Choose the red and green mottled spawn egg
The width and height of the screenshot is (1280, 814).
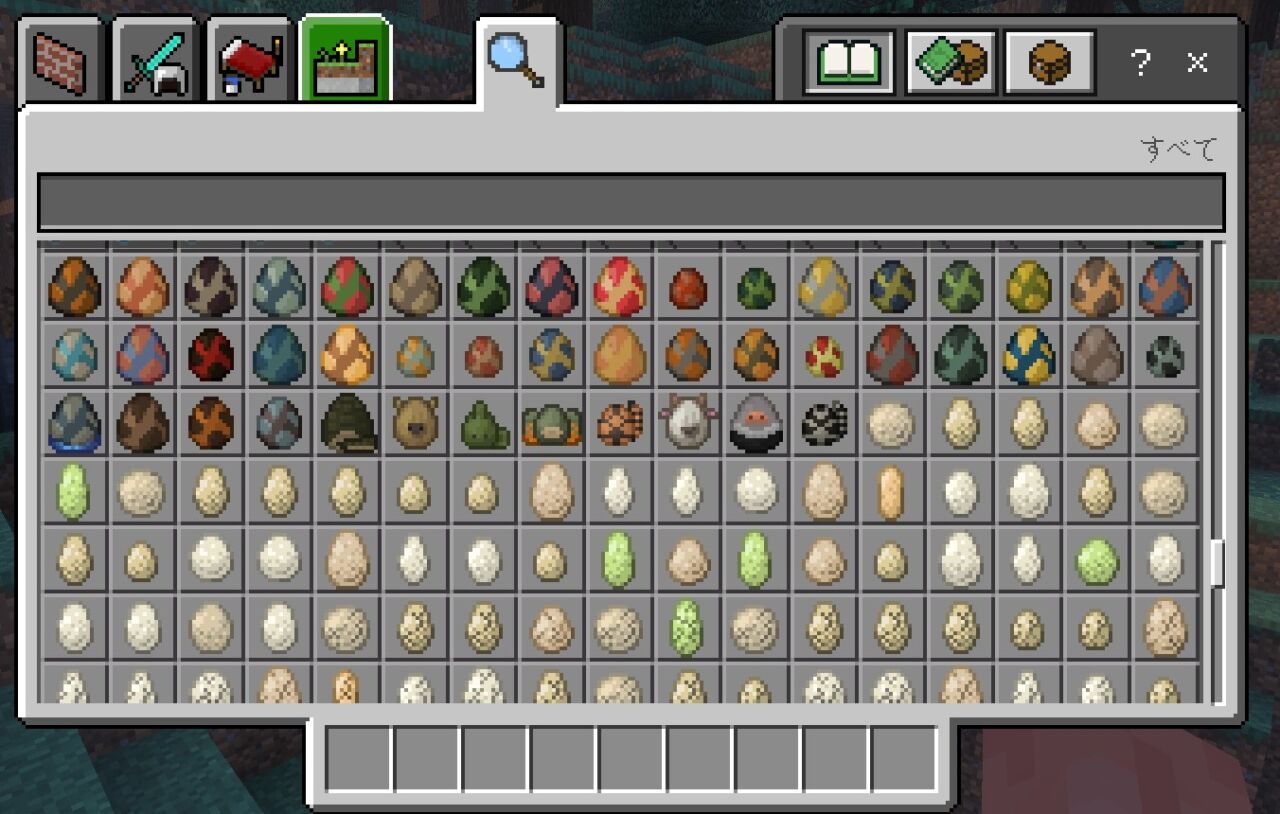(346, 287)
